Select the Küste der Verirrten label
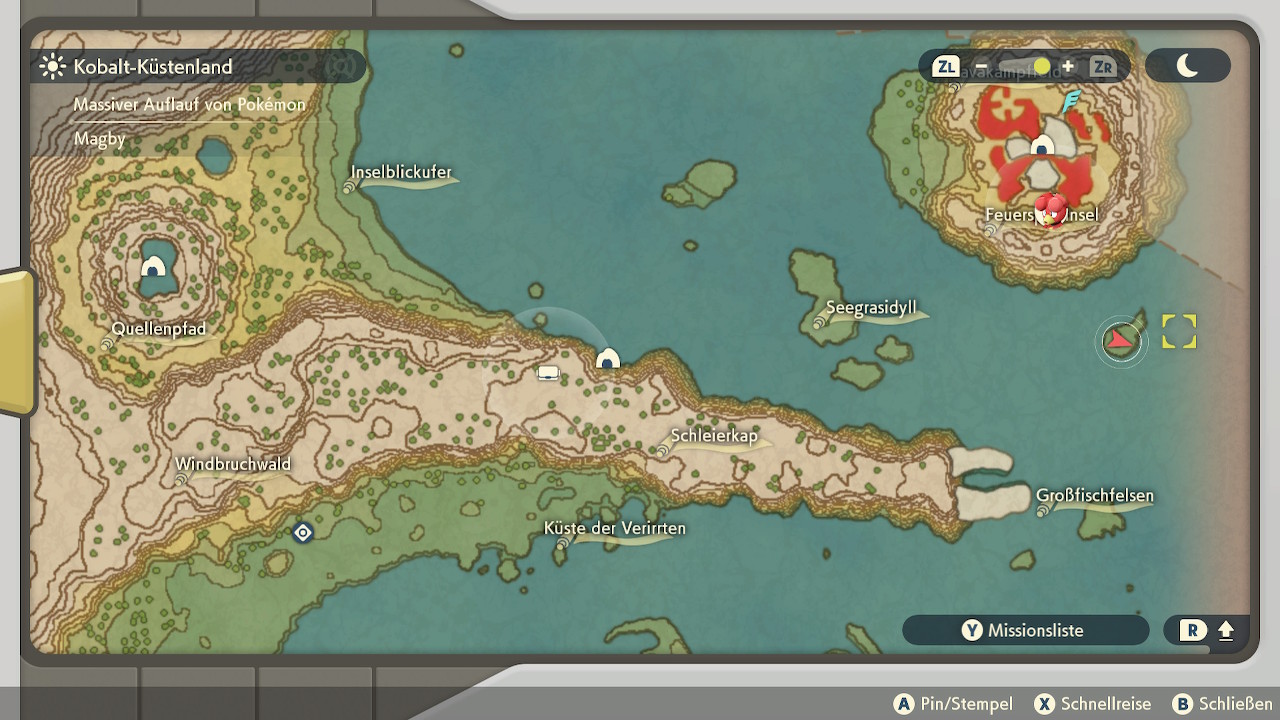This screenshot has width=1280, height=720. [x=615, y=528]
